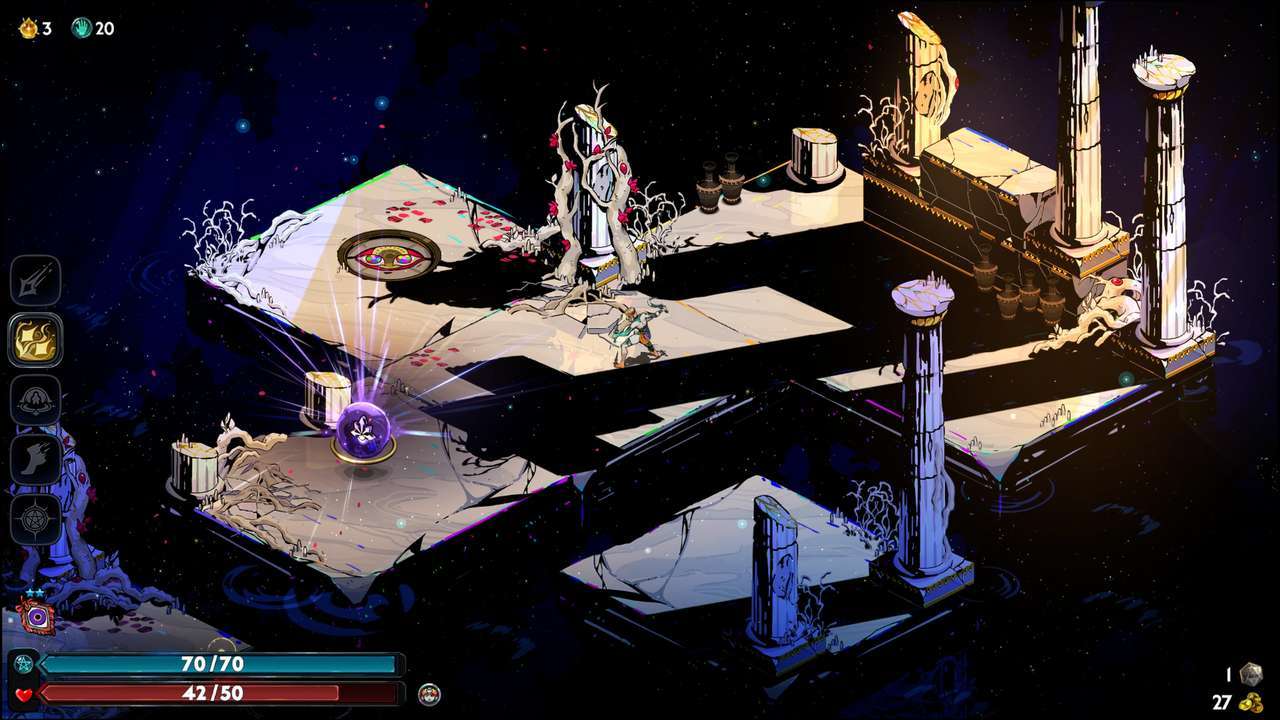Screen dimensions: 1280x720
Task: Choose the winged boot Sprint boon slot
Action: [36, 460]
